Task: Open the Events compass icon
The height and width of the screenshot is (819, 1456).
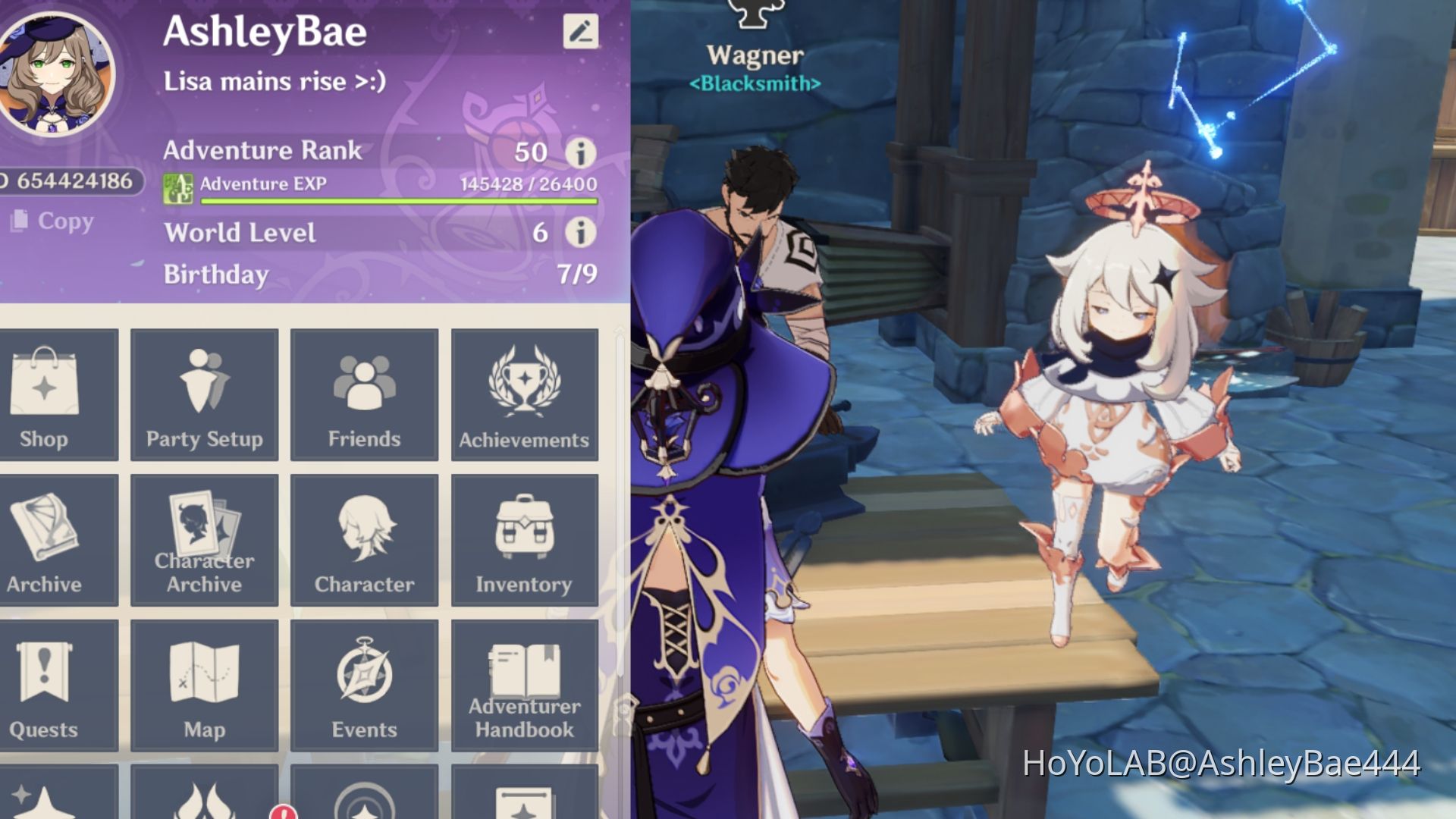Action: click(x=364, y=685)
